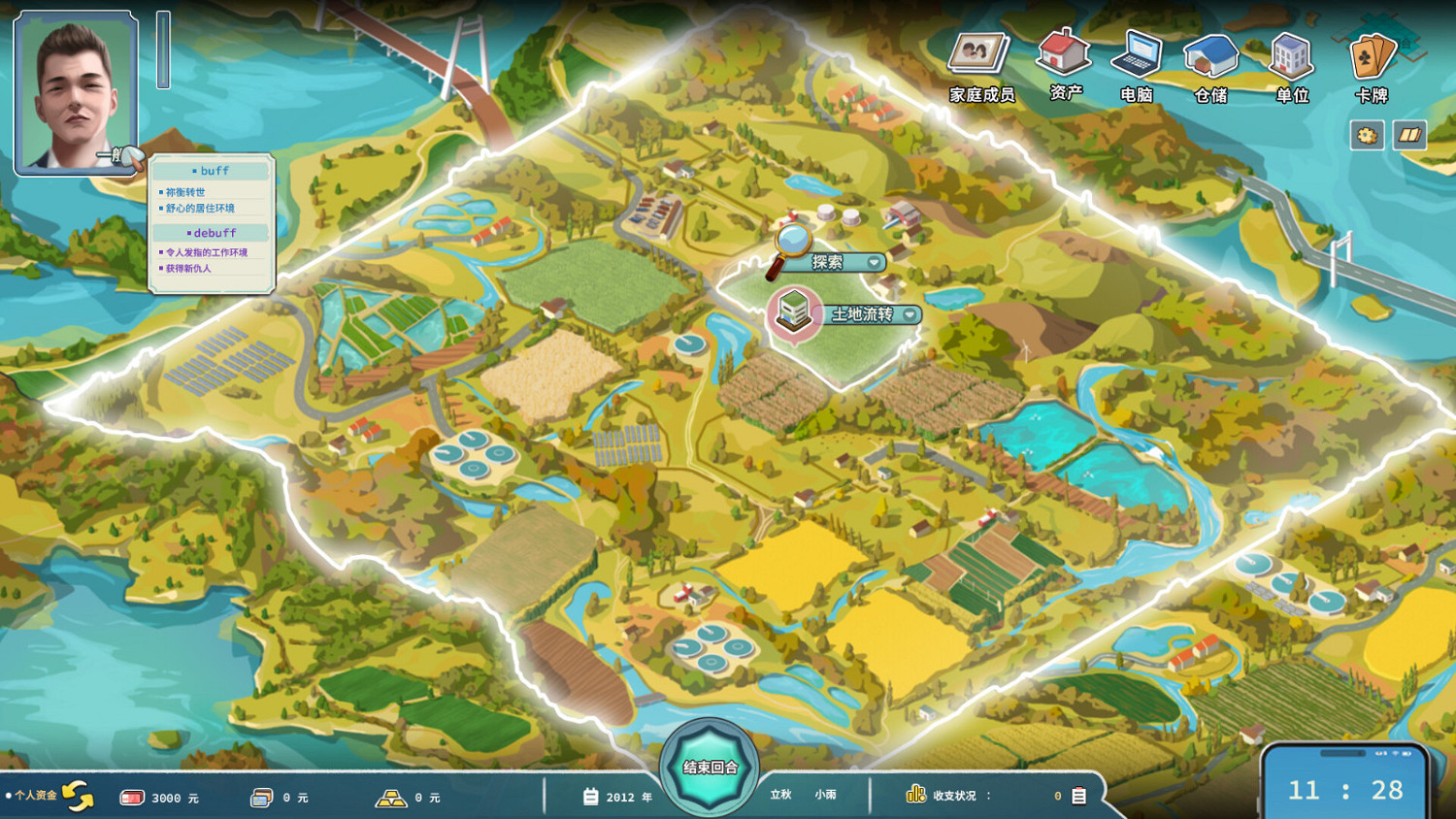The image size is (1456, 819).
Task: Open the settings gear menu
Action: pos(1367,136)
